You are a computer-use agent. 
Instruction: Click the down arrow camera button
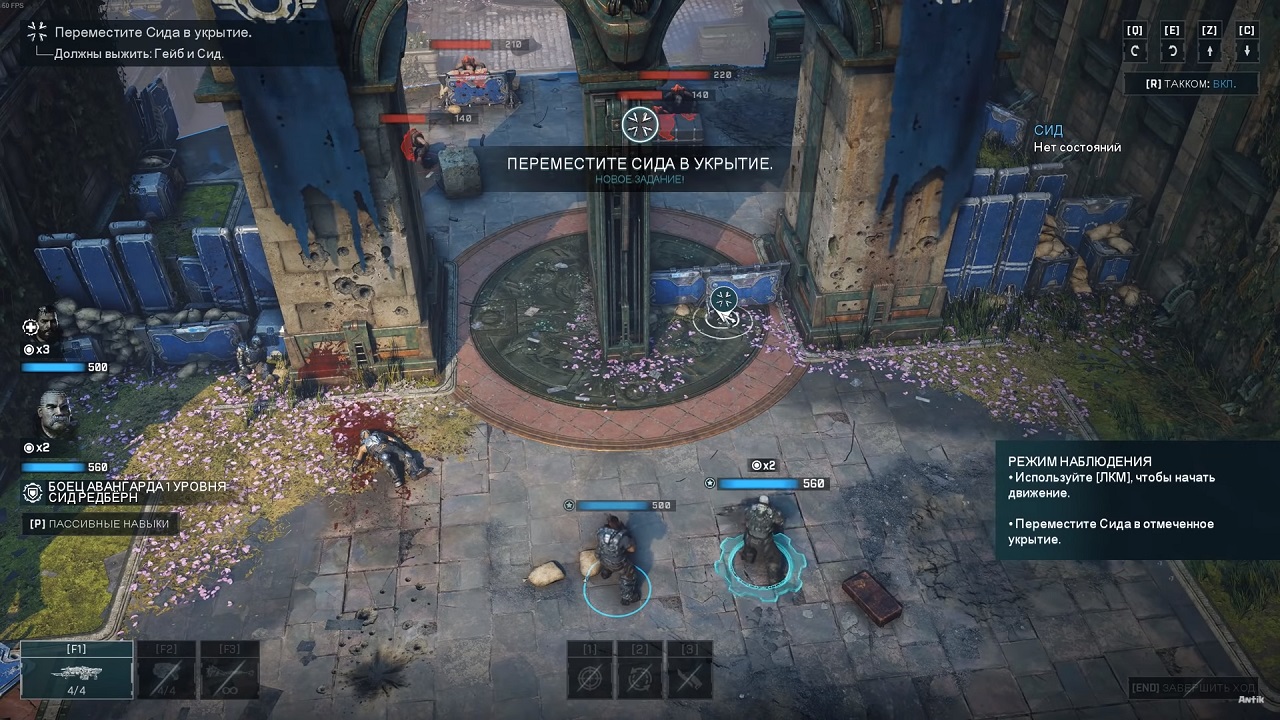tap(1246, 51)
